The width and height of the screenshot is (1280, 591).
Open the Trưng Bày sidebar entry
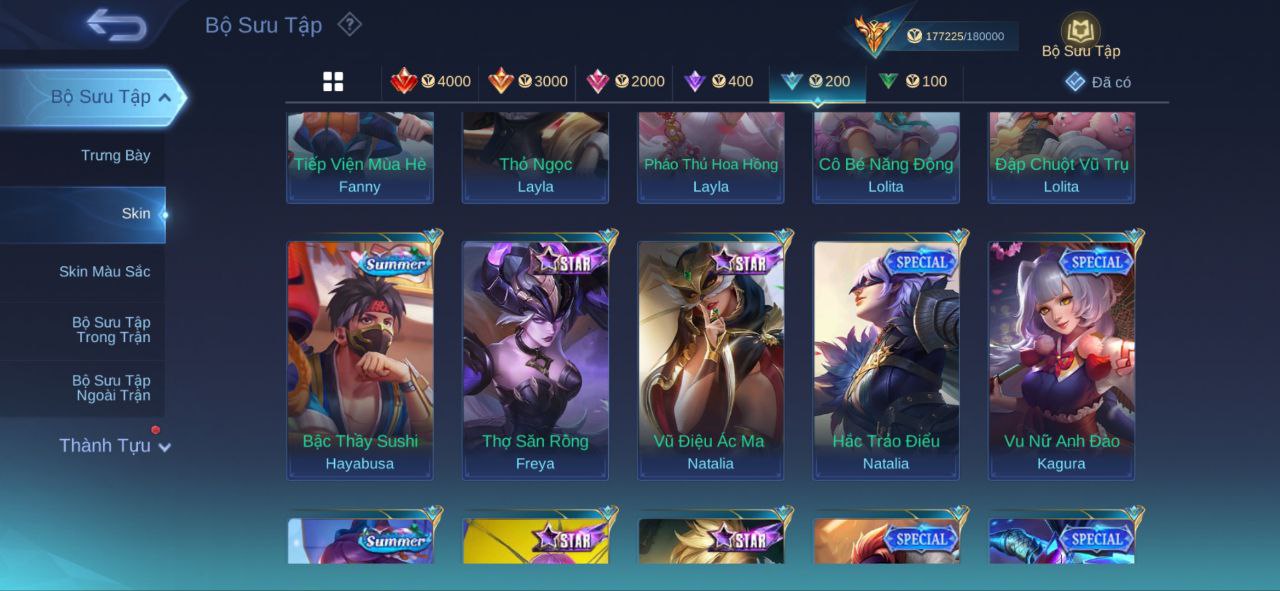point(115,155)
